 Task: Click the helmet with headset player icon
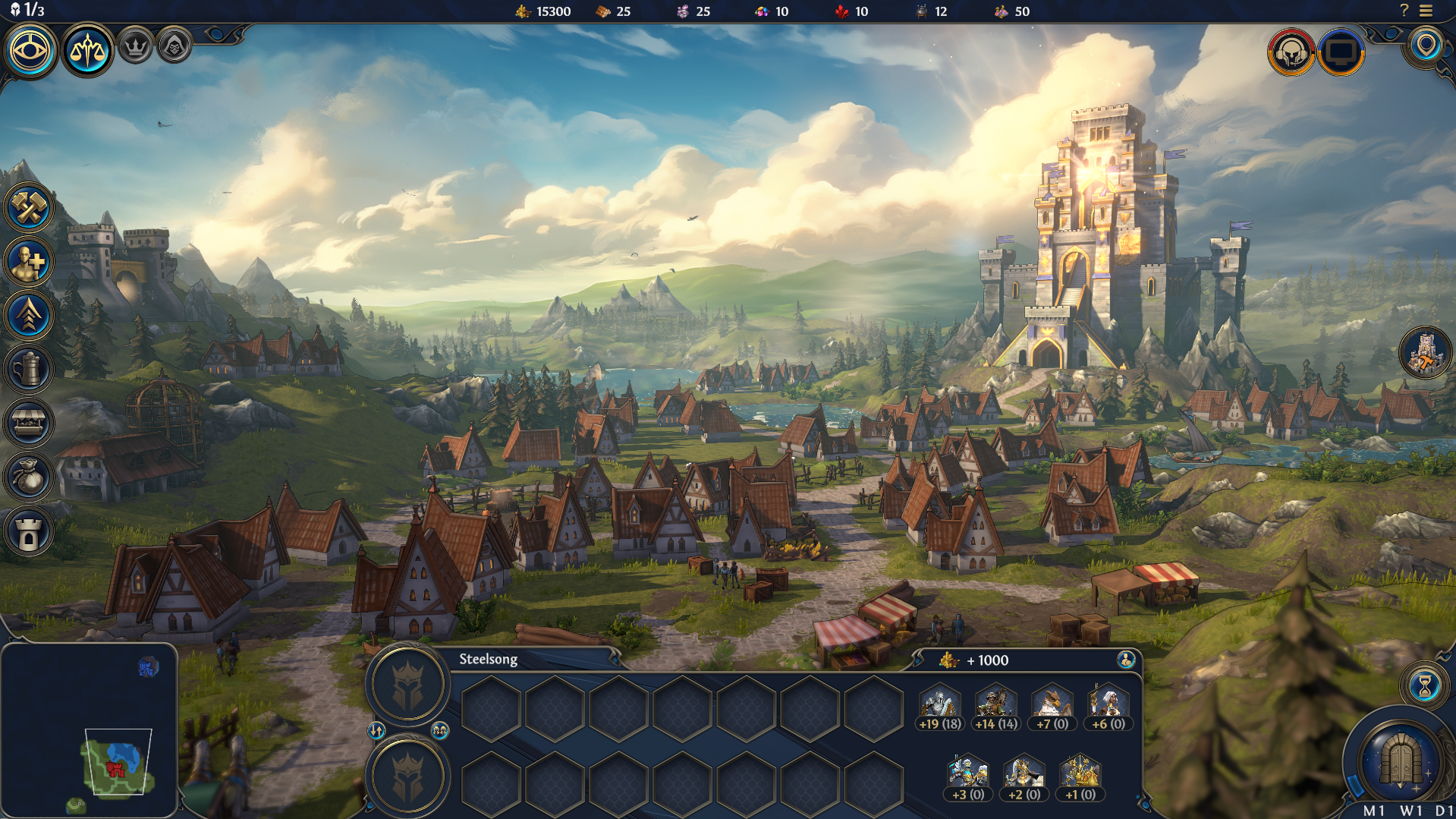(1291, 52)
